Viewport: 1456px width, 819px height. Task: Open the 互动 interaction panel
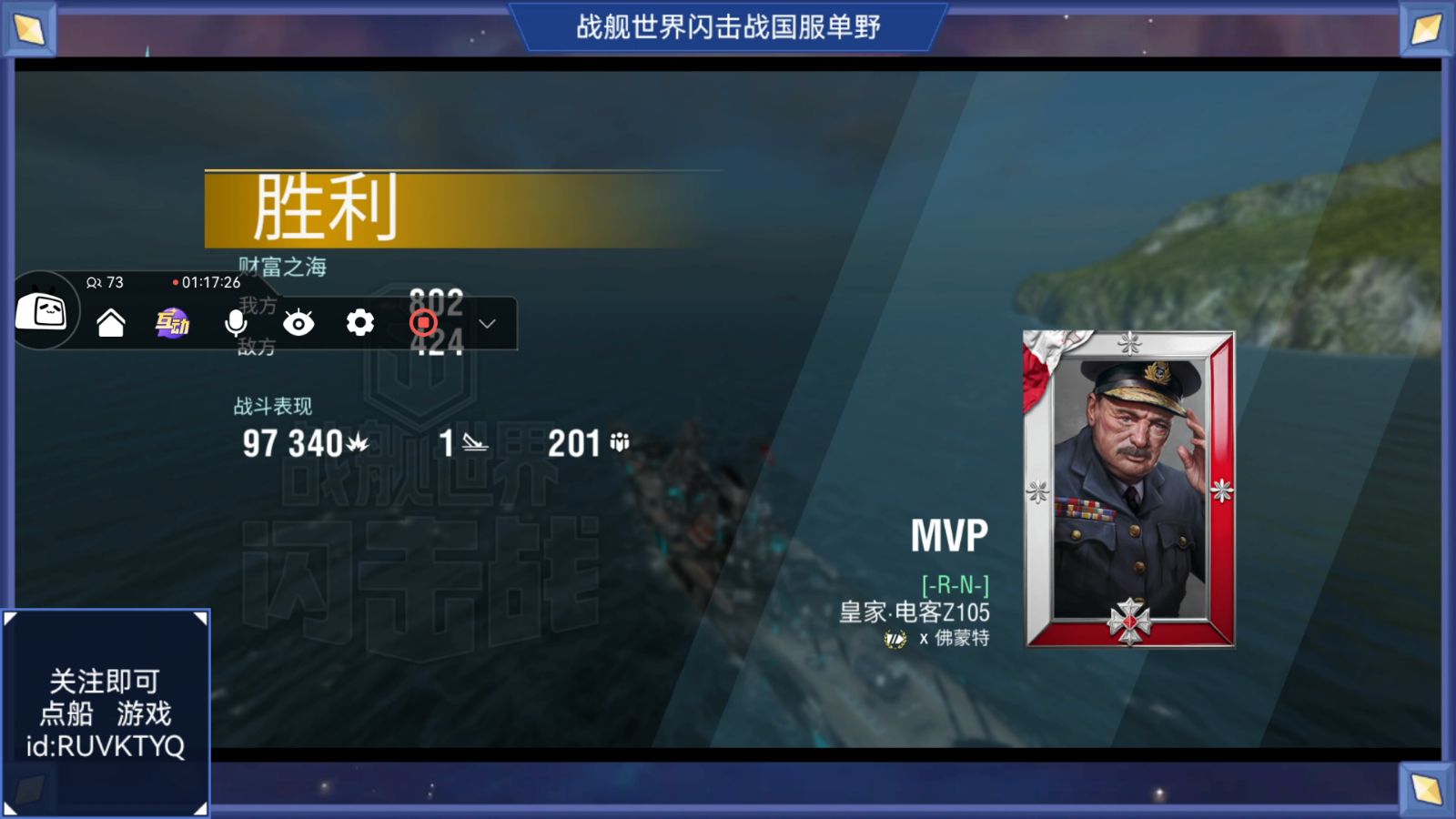point(172,323)
